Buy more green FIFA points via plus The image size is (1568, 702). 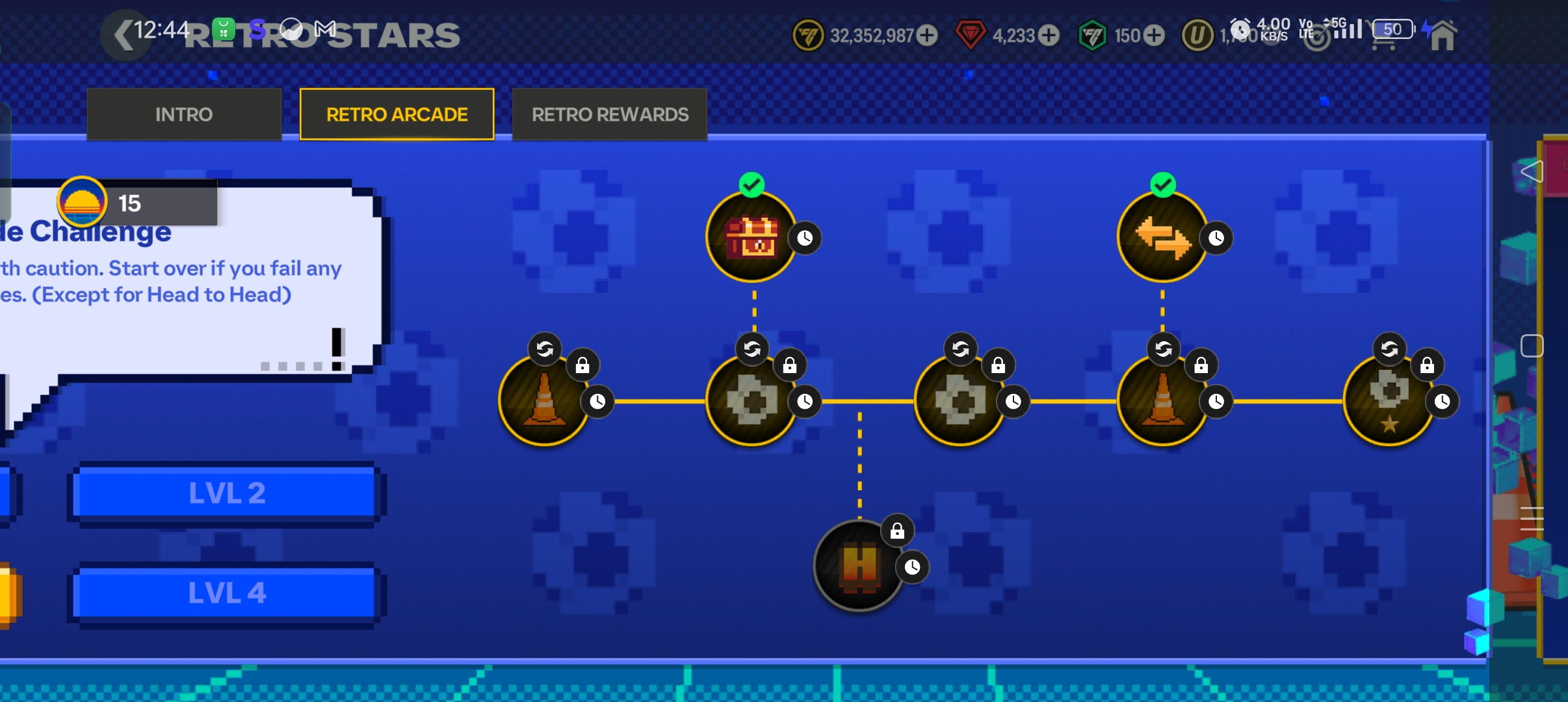[1154, 35]
